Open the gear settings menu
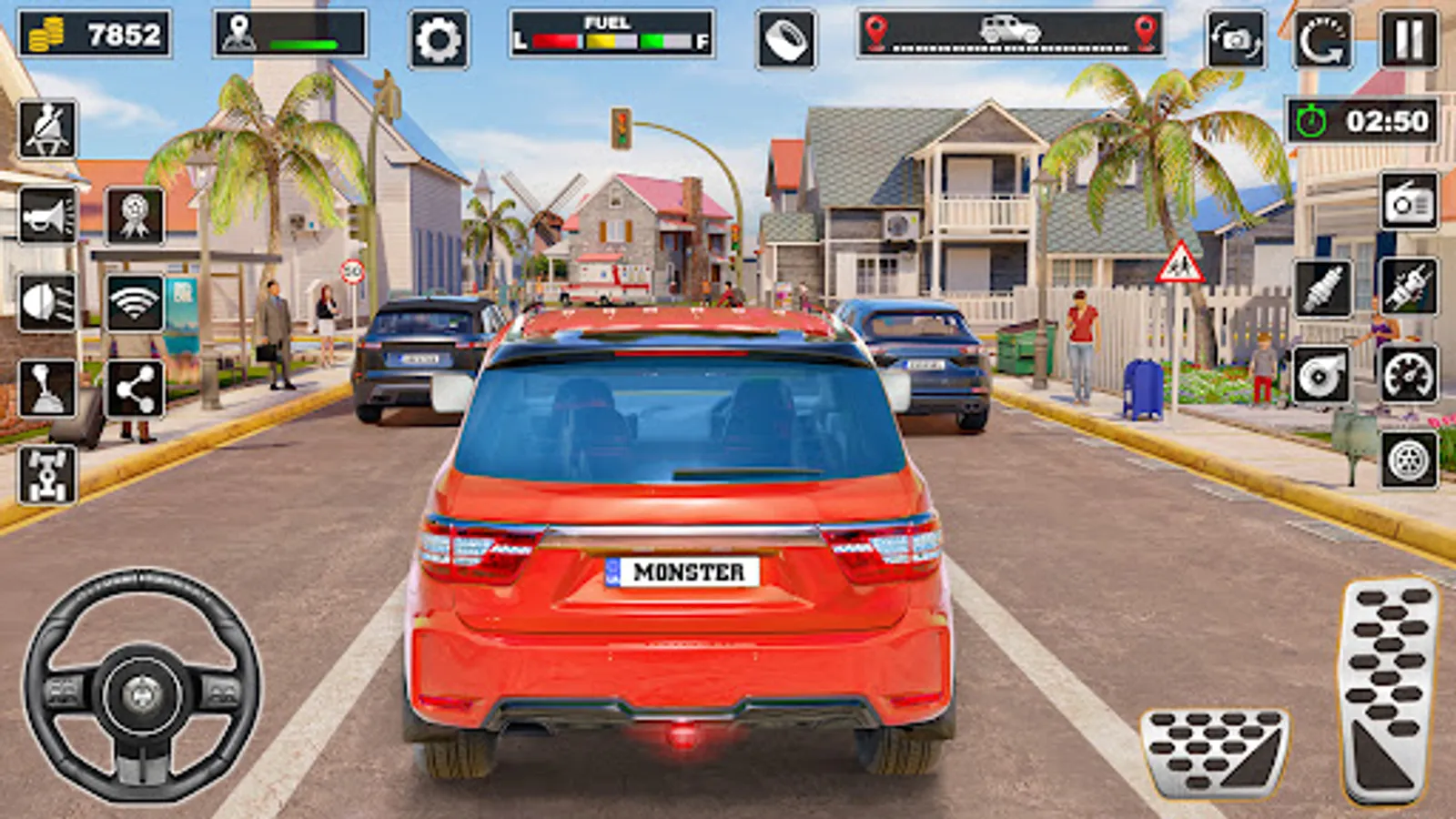The height and width of the screenshot is (819, 1456). click(439, 39)
